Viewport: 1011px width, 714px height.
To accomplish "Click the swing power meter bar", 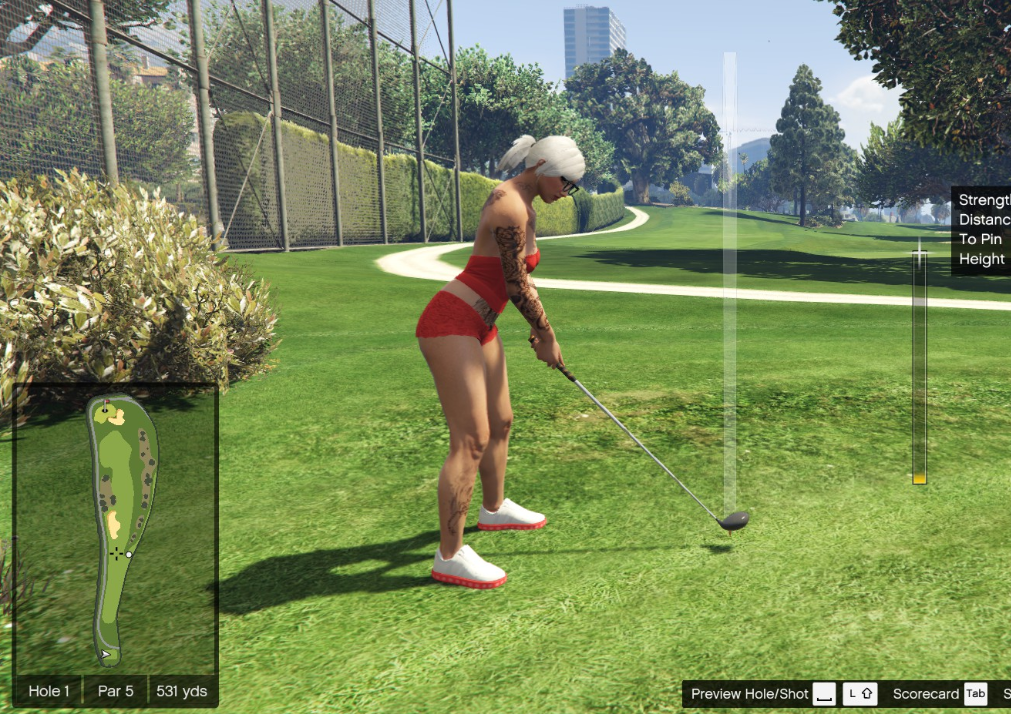I will (919, 370).
